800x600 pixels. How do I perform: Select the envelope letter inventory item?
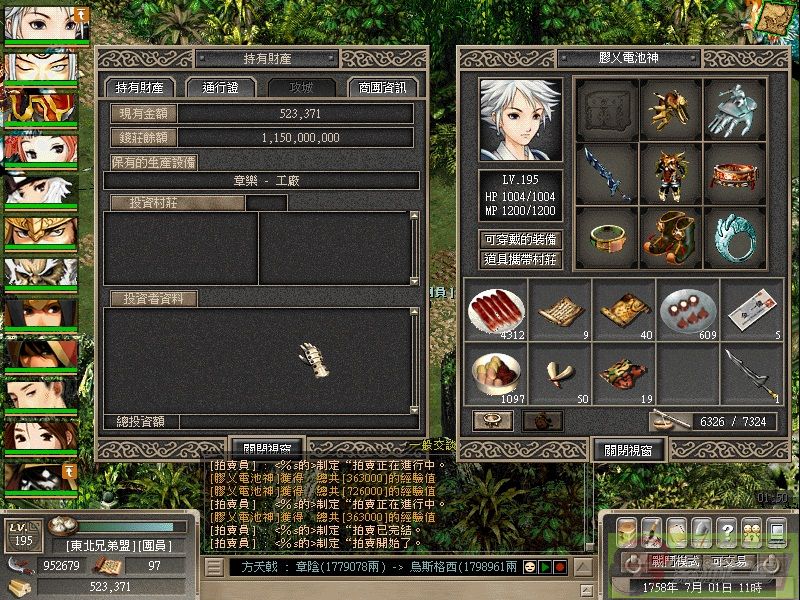(x=752, y=310)
